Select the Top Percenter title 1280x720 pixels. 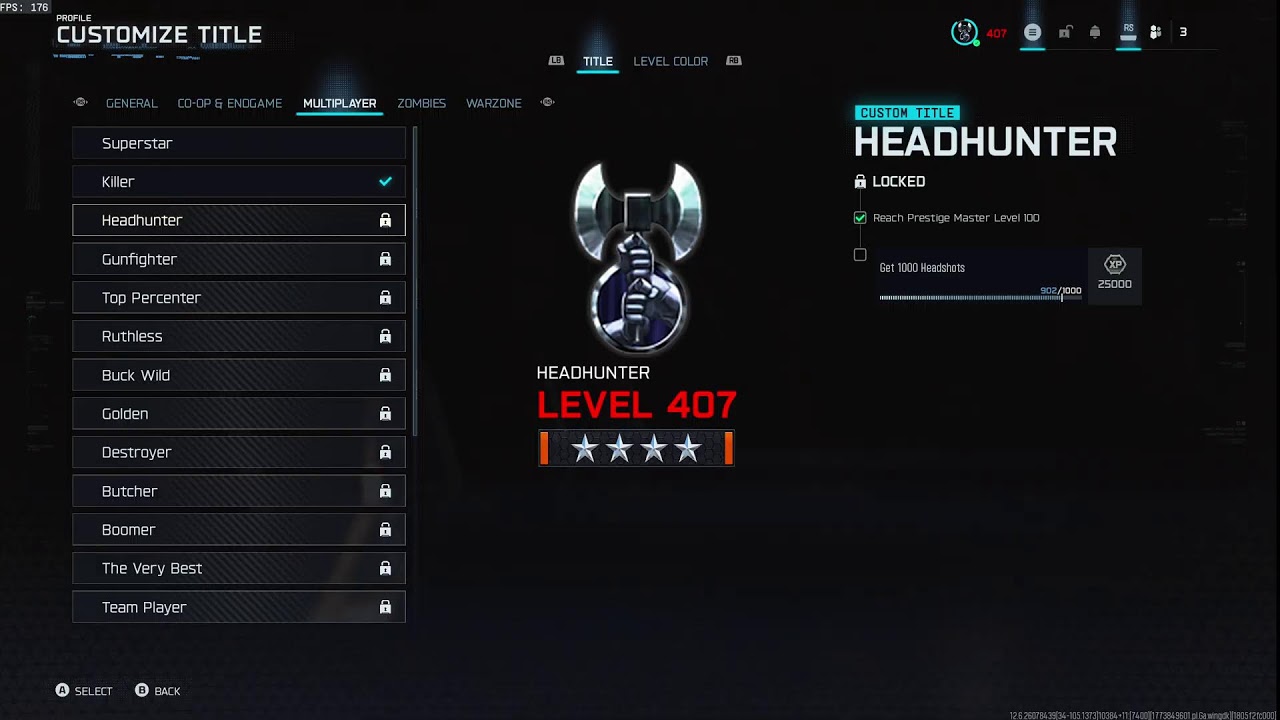pos(238,298)
